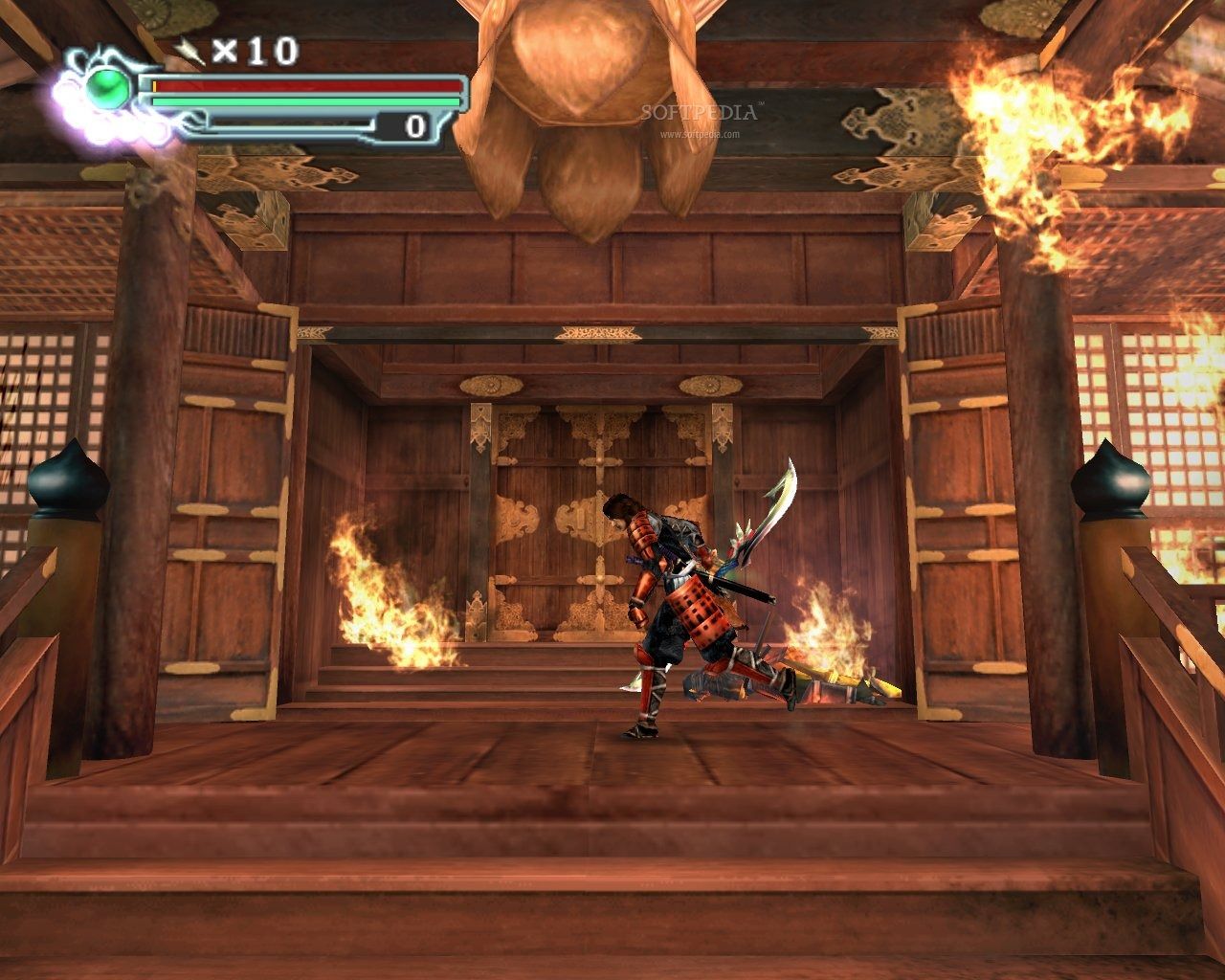1225x980 pixels.
Task: Click the green magic orb icon
Action: pyautogui.click(x=108, y=89)
